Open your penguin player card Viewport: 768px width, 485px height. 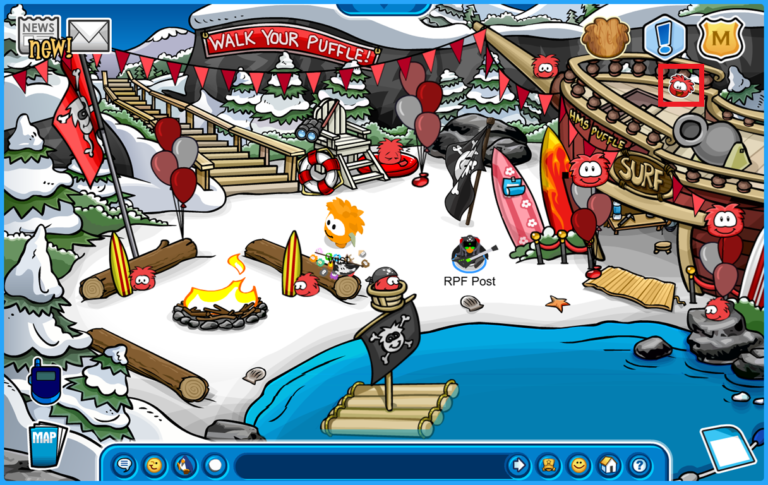pos(549,465)
